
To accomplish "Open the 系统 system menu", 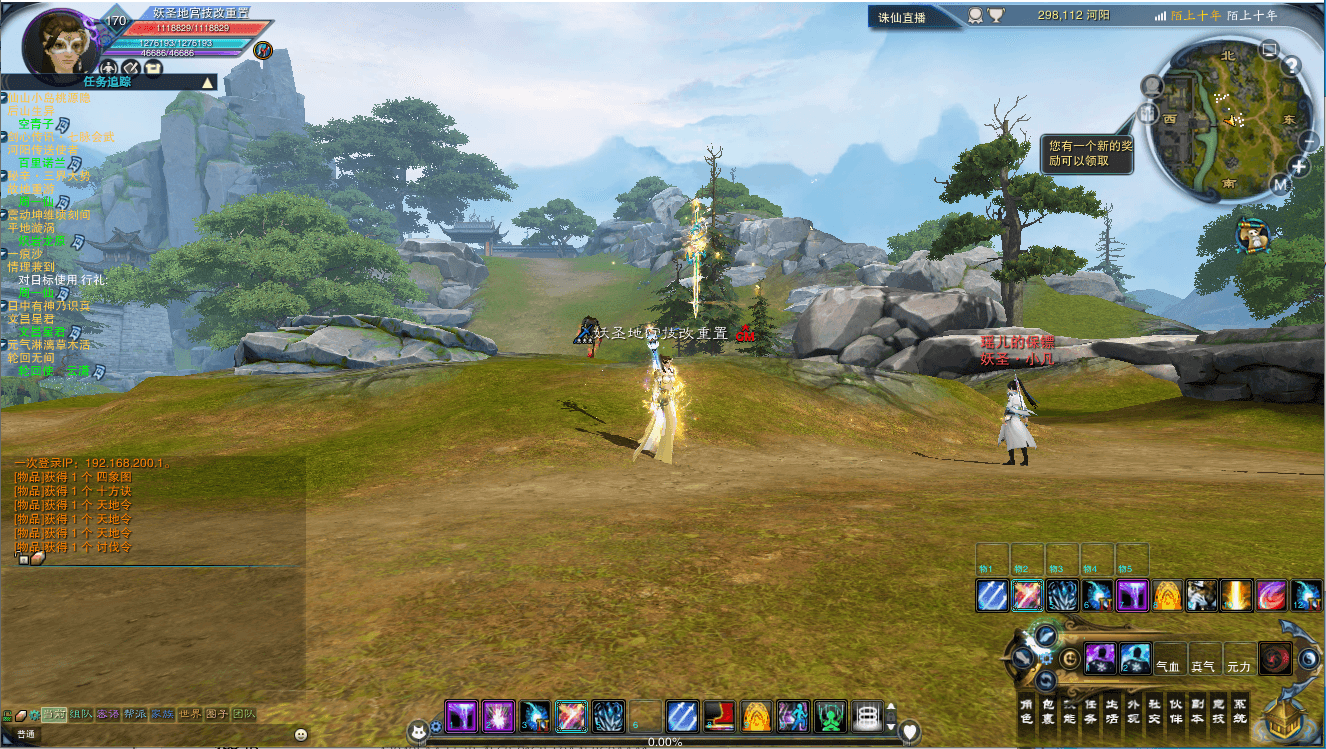I will click(1240, 710).
